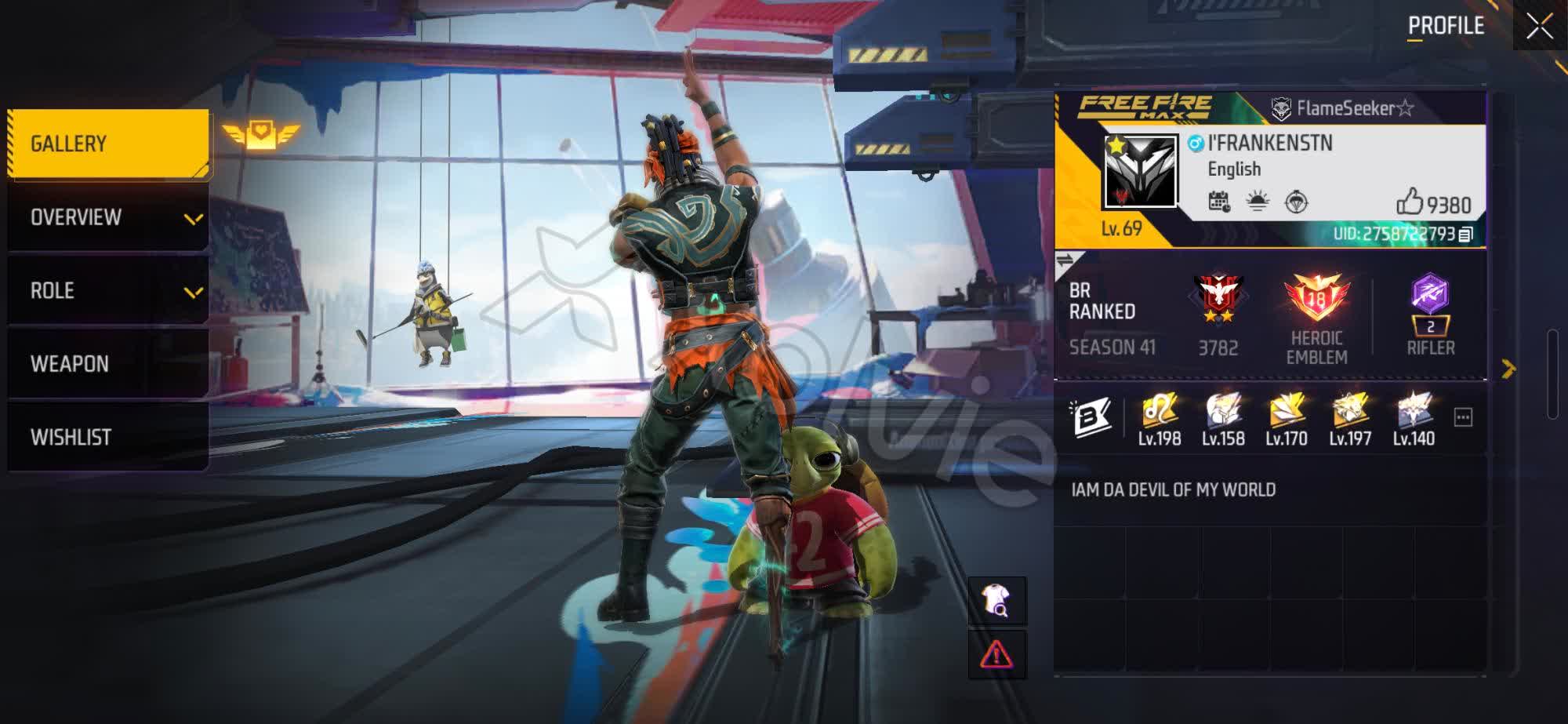Like the player's profile with thumbs up
Screen dimensions: 1568x724
(1409, 202)
